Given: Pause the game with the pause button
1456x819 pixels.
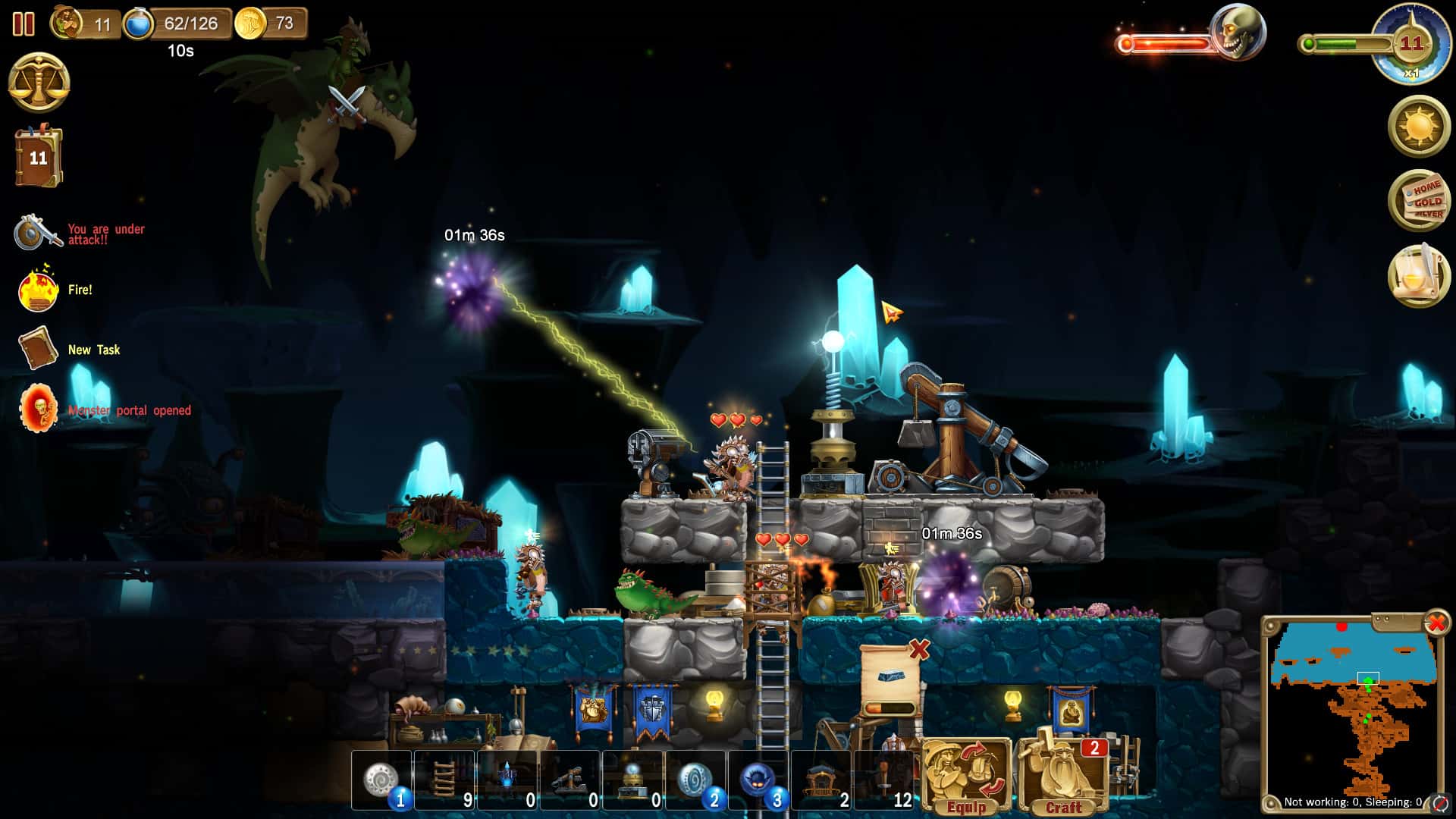Looking at the screenshot, I should (25, 25).
